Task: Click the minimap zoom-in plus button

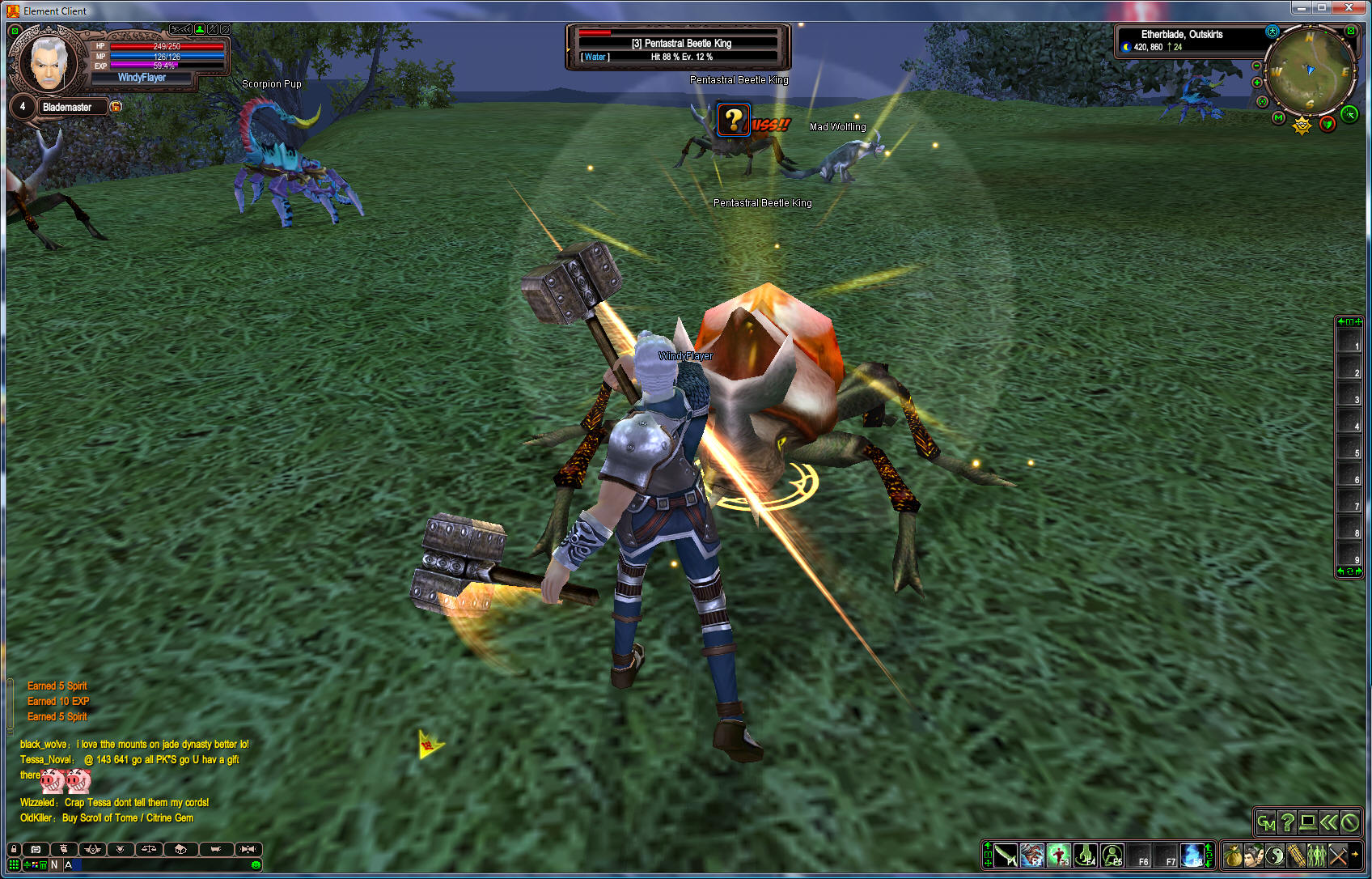Action: tap(1256, 83)
